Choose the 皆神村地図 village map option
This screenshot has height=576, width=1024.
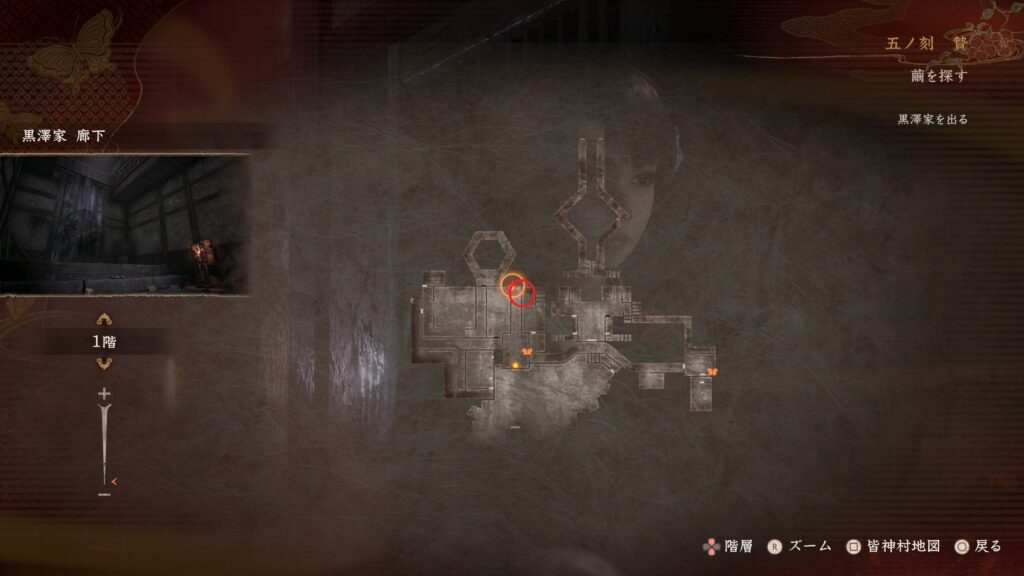pos(893,546)
